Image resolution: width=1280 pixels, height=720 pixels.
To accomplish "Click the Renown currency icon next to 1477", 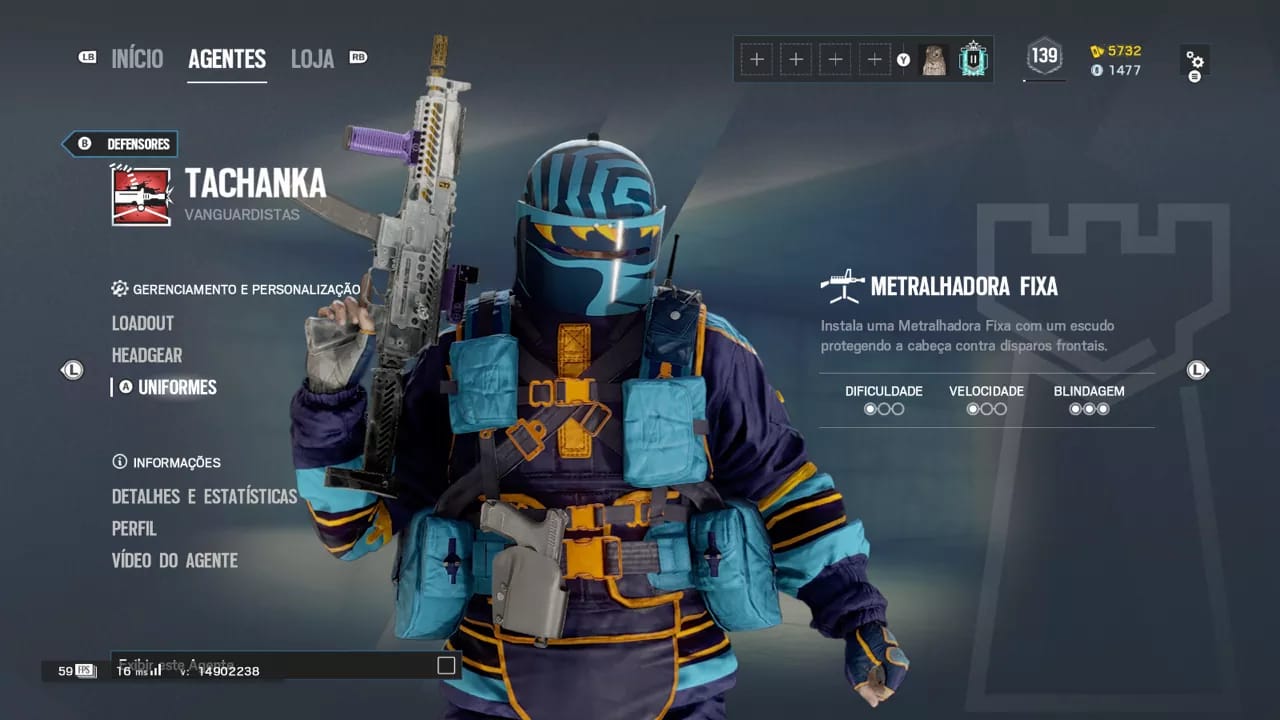I will (x=1096, y=71).
